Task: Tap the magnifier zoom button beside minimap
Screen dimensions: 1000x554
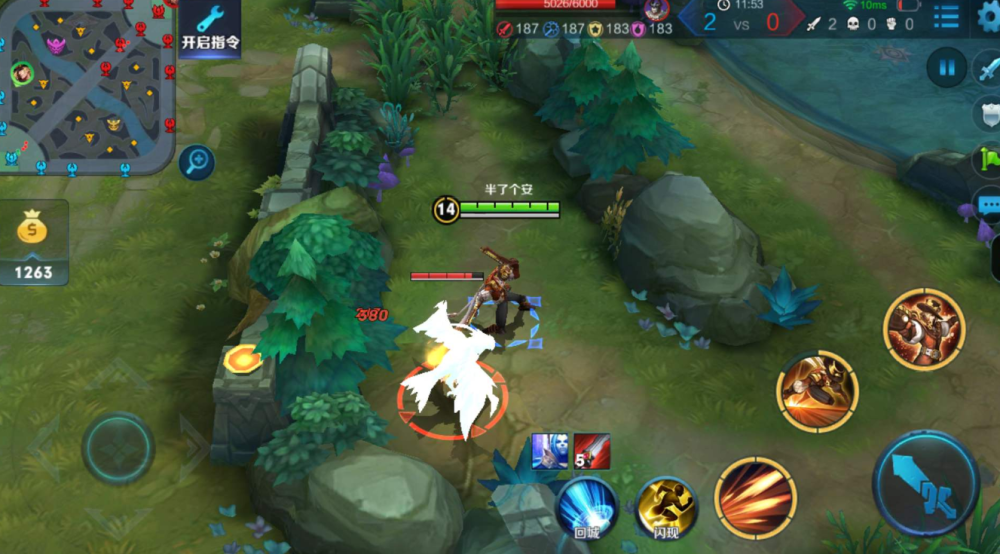Action: coord(197,161)
